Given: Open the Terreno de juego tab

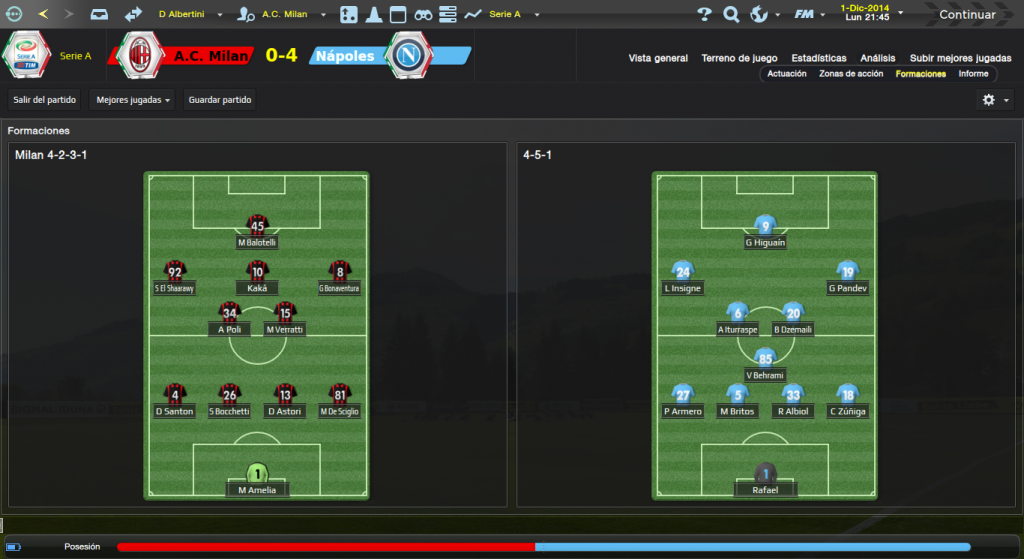Looking at the screenshot, I should 739,58.
